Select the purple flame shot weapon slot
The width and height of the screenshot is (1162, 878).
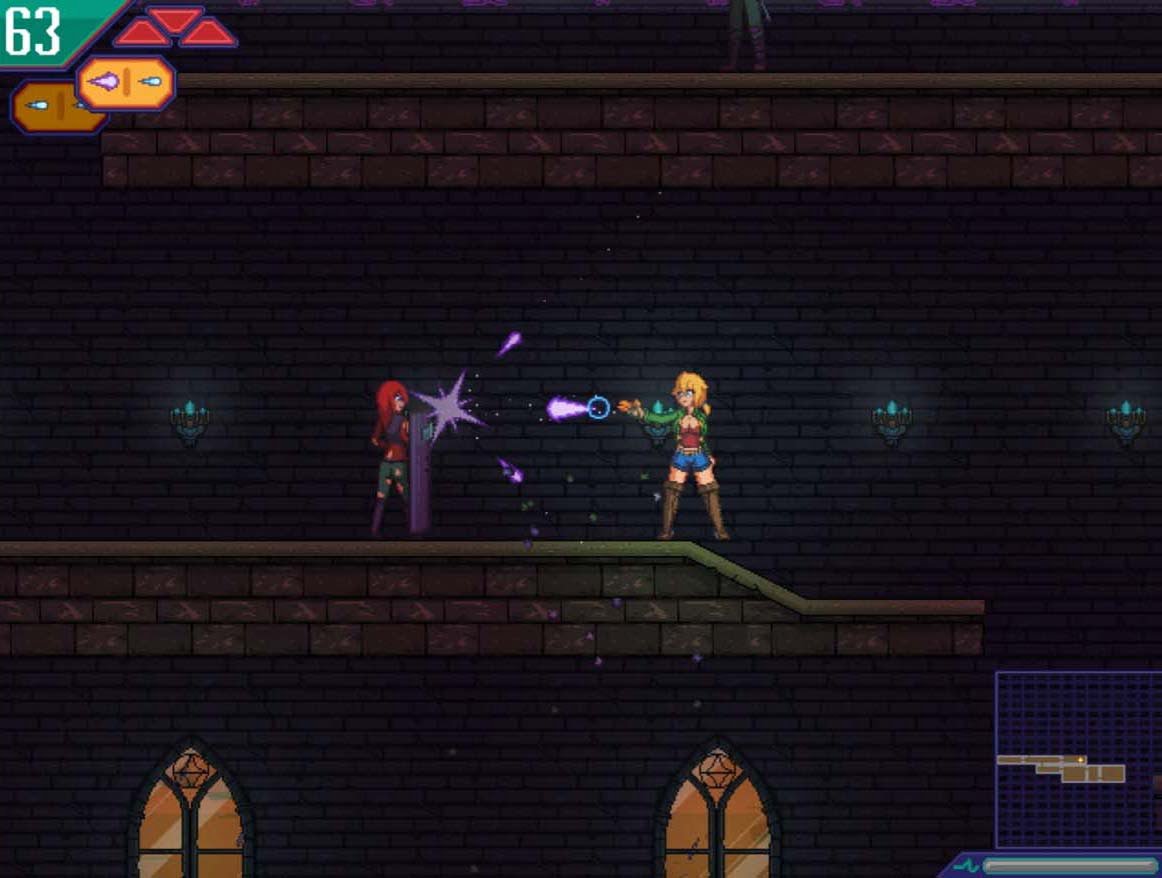click(x=126, y=83)
